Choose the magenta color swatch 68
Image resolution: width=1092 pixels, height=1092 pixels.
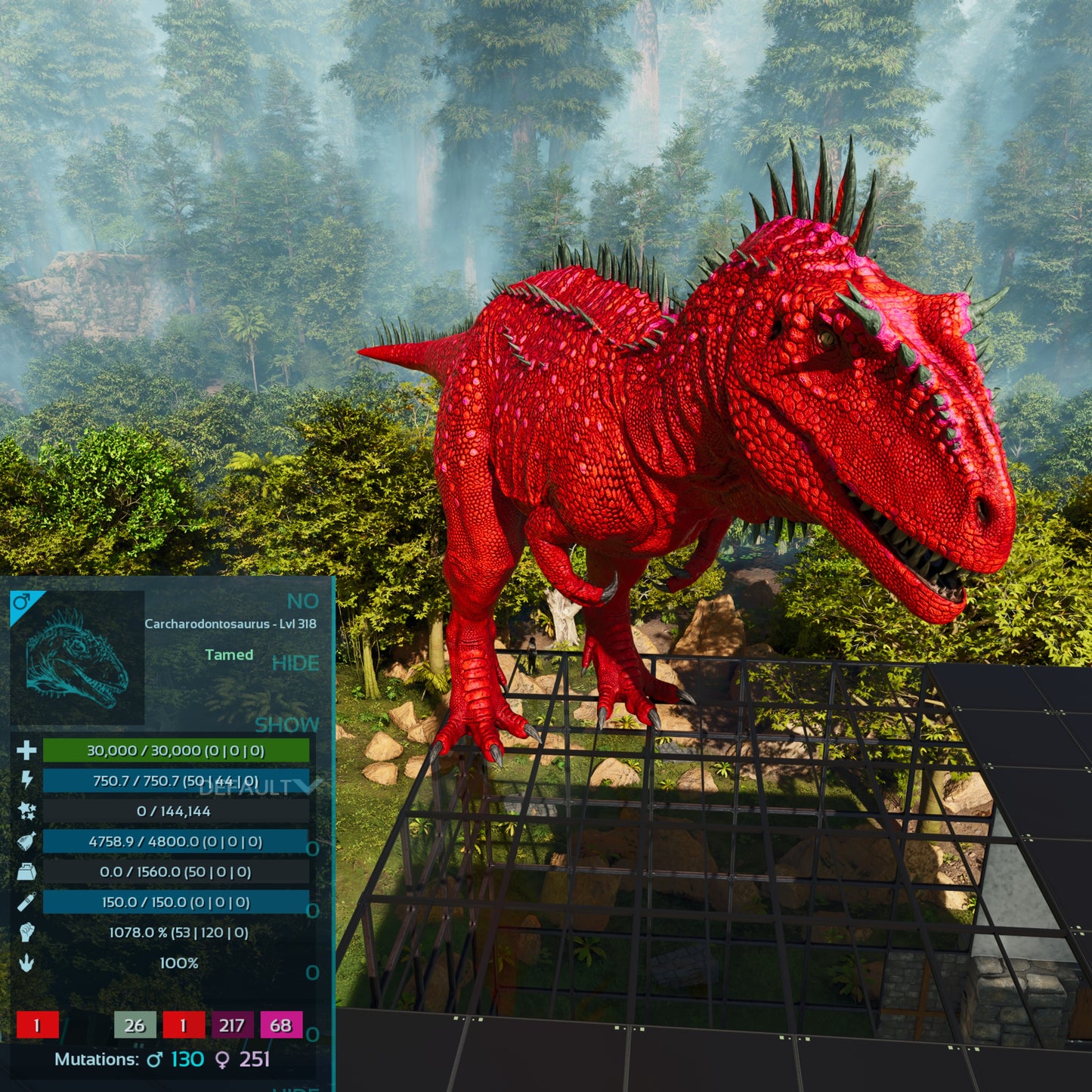click(x=281, y=1025)
